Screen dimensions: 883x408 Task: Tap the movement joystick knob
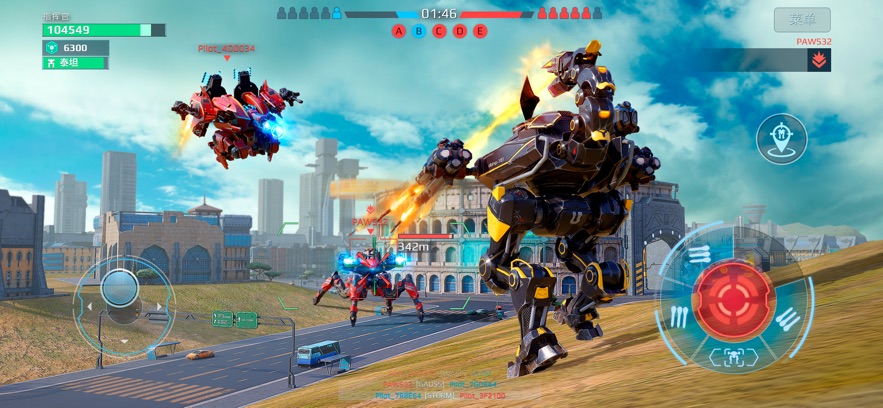click(120, 289)
